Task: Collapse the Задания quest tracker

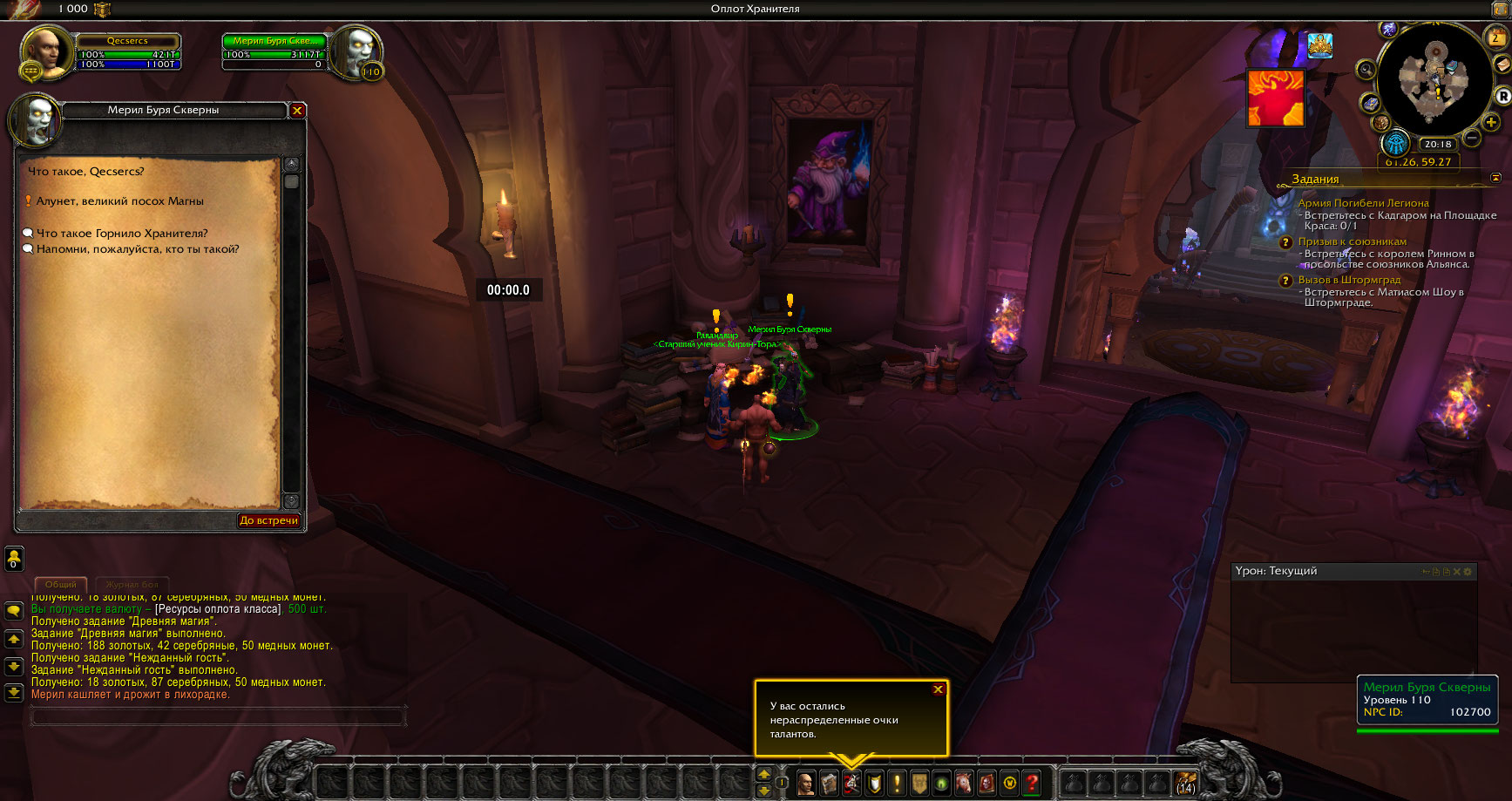Action: 1495,178
